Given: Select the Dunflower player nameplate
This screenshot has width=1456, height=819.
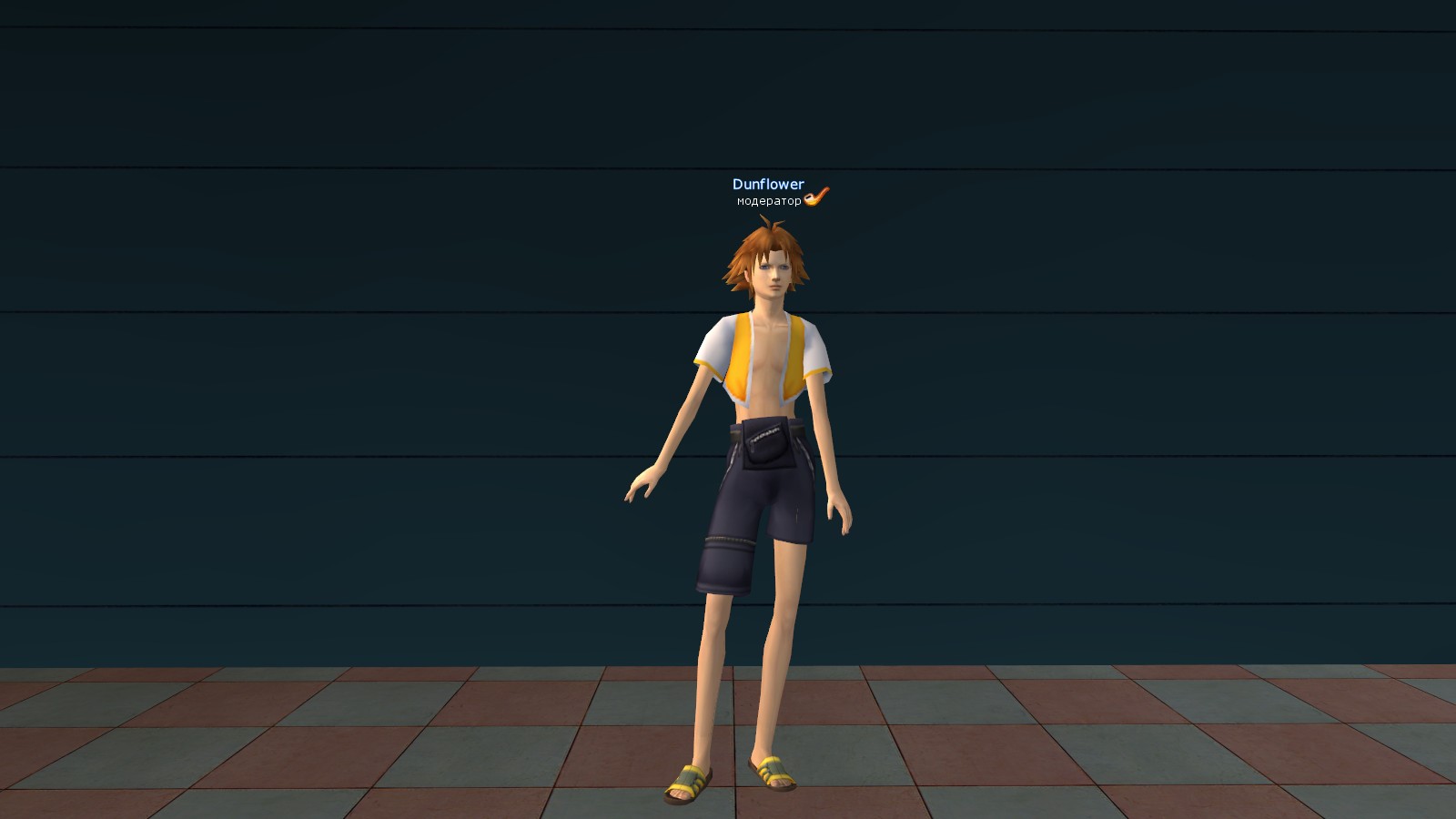Looking at the screenshot, I should click(768, 185).
